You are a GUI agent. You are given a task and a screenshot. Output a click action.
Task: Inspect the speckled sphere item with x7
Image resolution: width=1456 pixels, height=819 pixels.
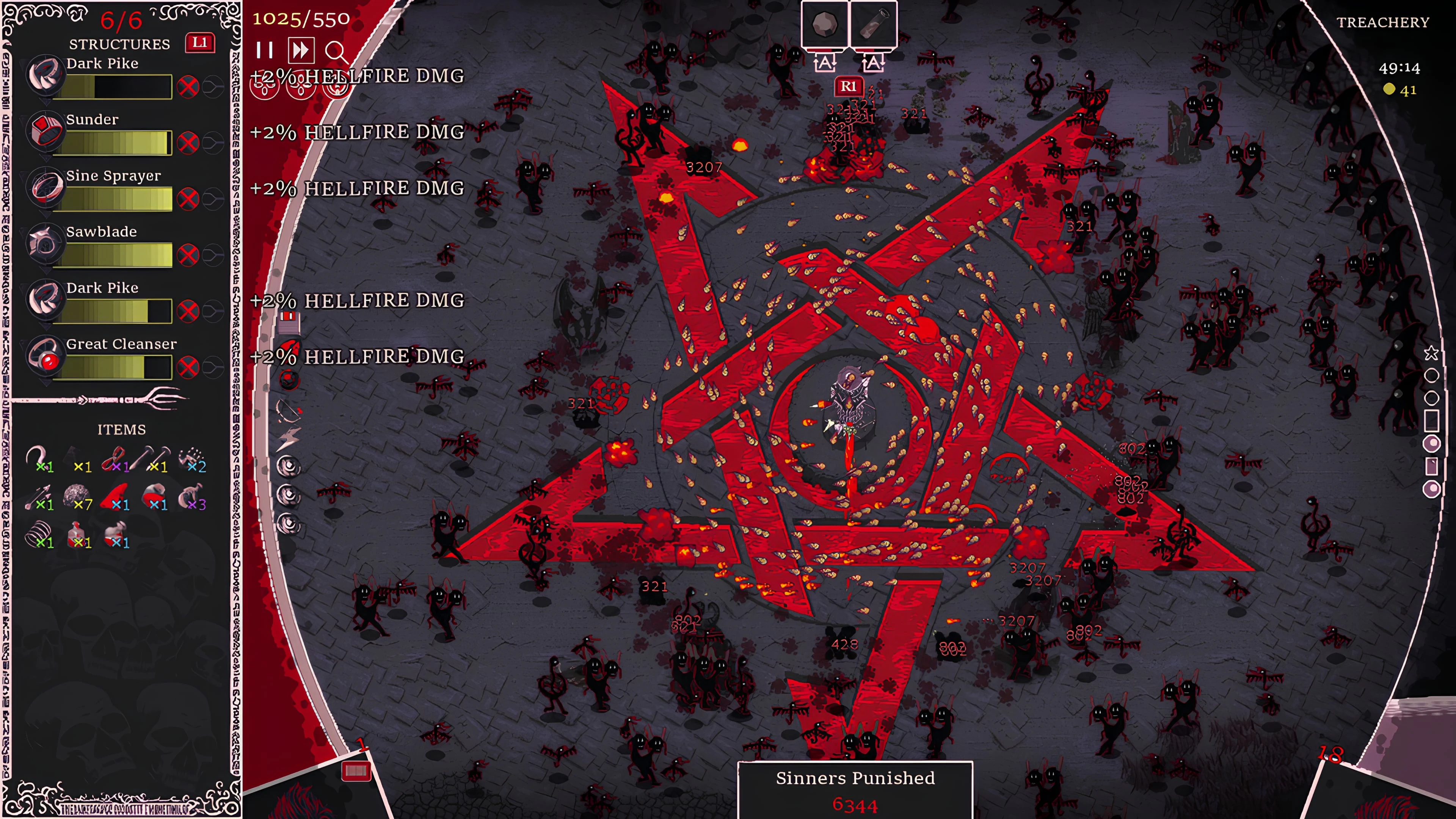click(x=77, y=496)
